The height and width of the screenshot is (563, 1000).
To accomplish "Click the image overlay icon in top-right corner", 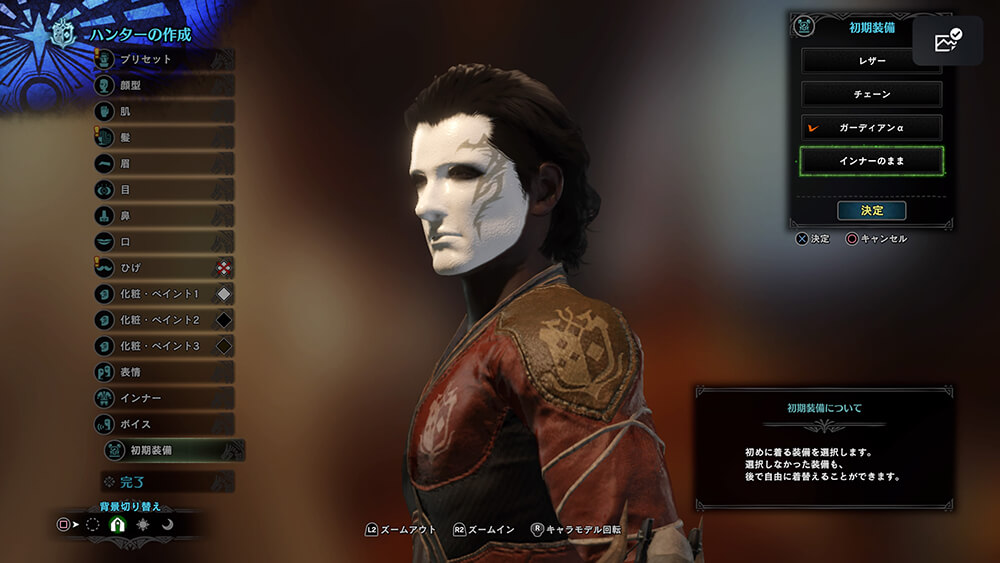I will coord(947,40).
